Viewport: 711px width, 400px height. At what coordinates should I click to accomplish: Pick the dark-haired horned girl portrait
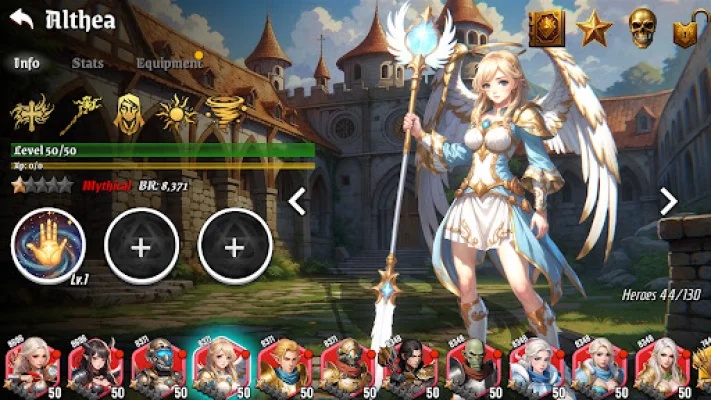pyautogui.click(x=91, y=368)
